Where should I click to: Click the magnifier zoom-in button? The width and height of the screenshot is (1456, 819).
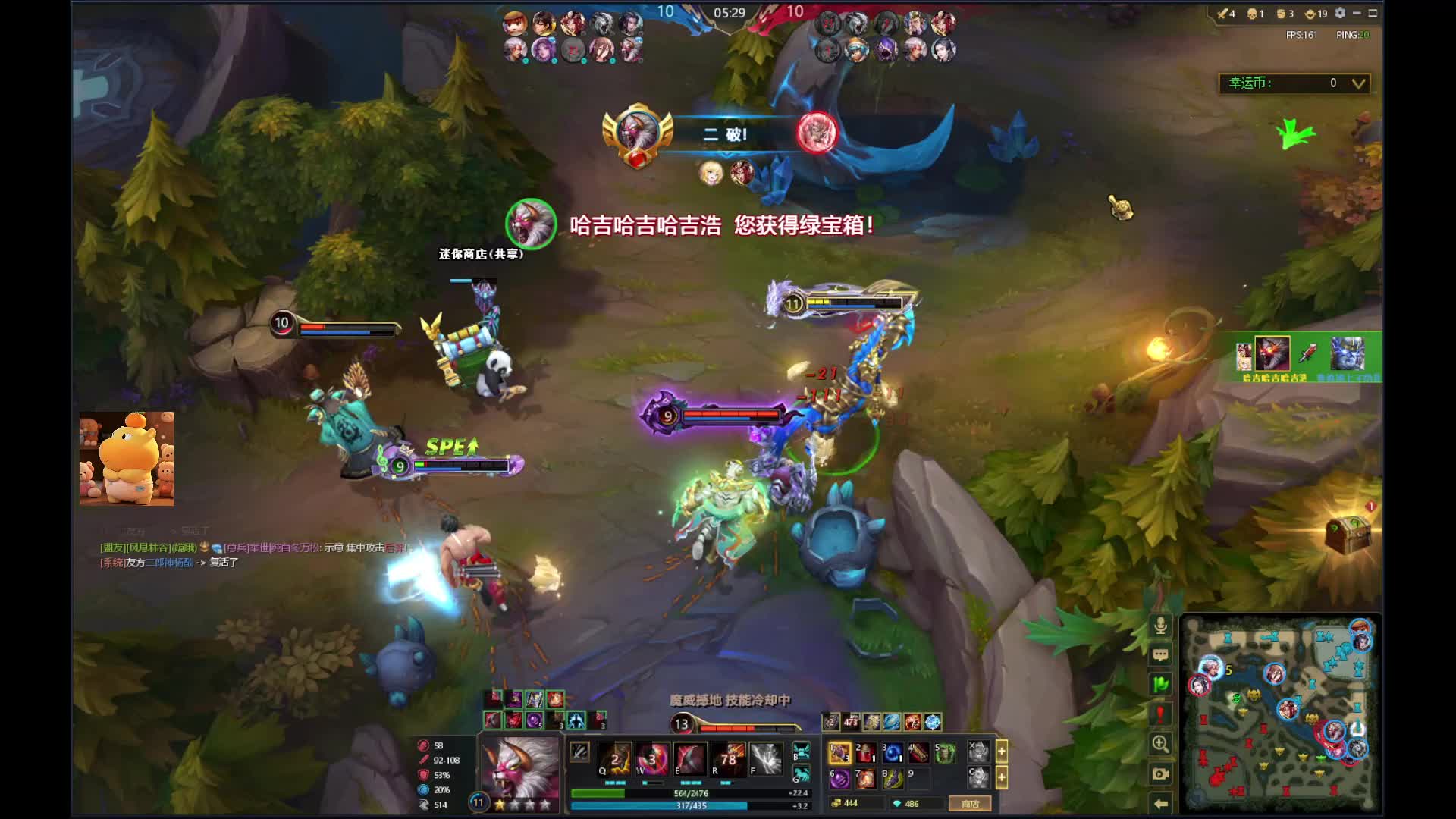1160,744
